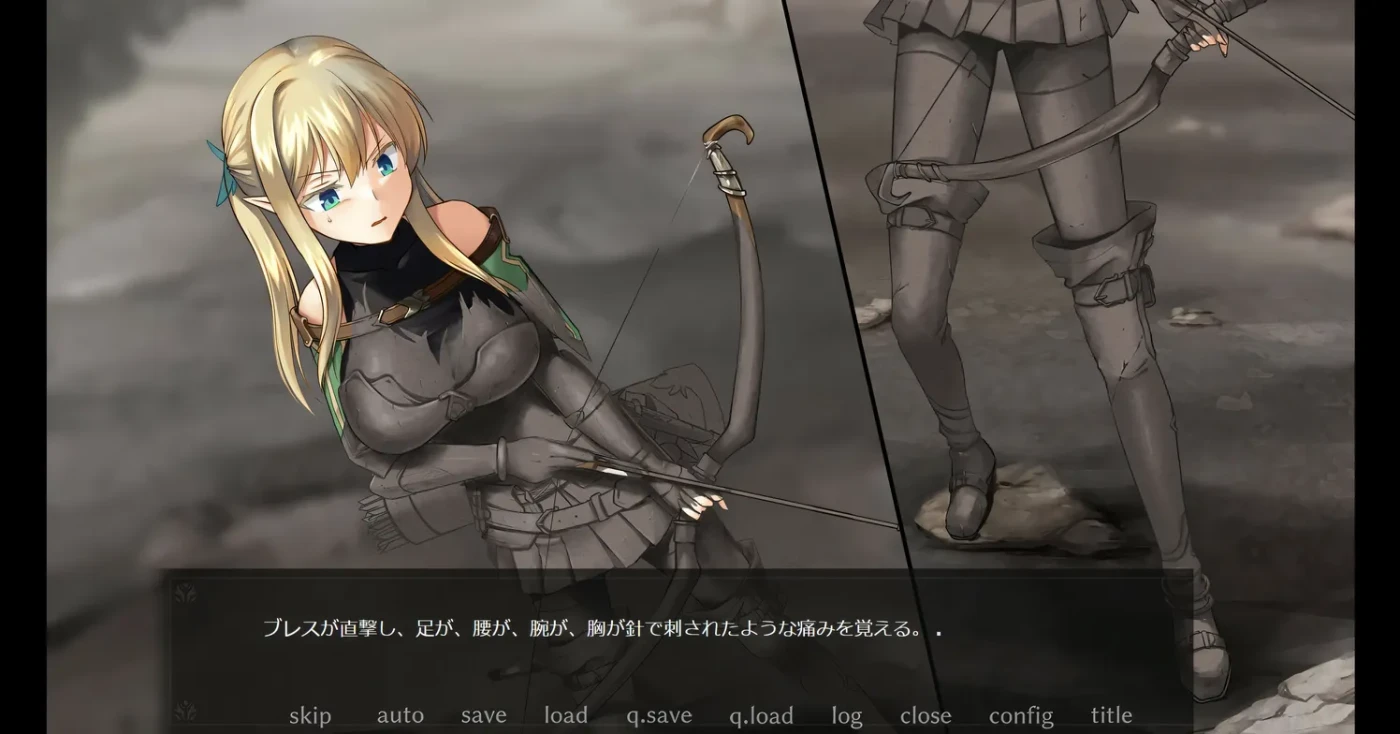Click the dialogue text box to advance the story

click(x=660, y=632)
